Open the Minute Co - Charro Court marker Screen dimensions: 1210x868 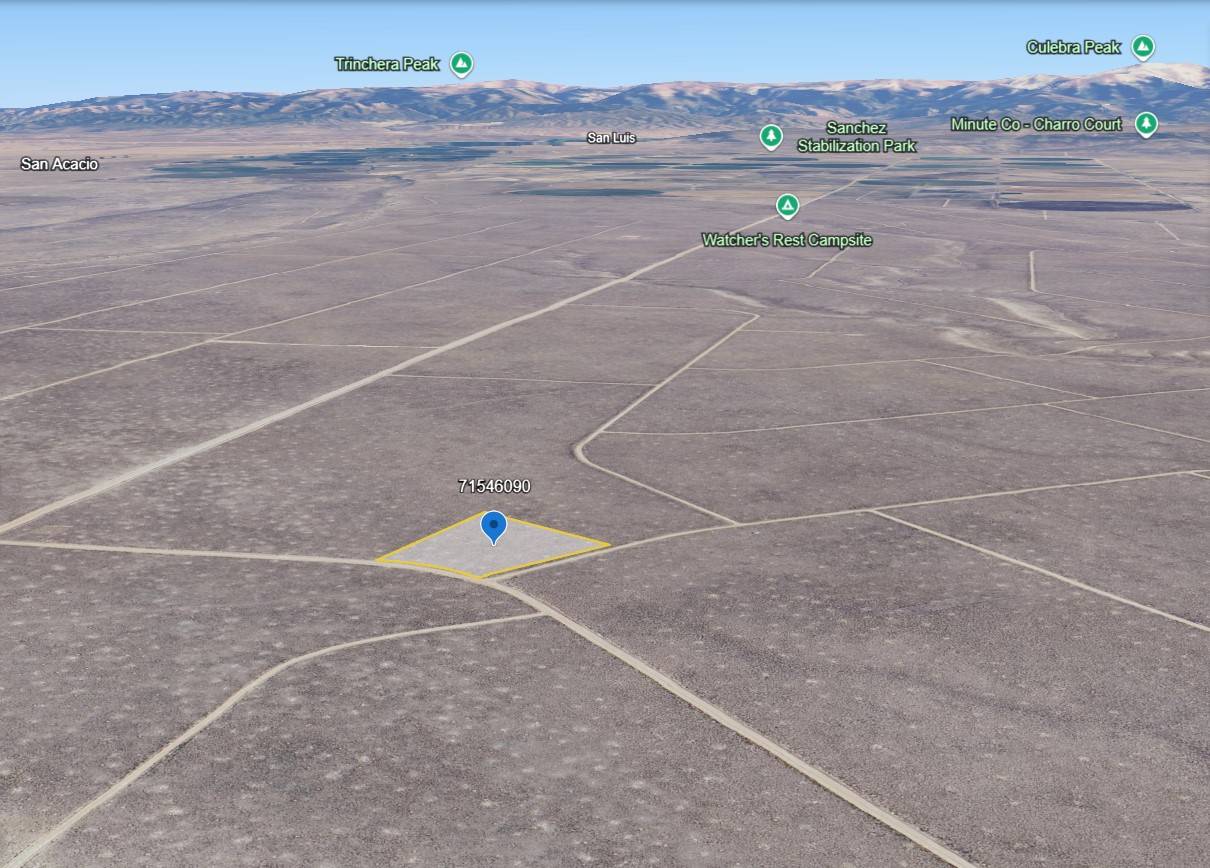click(x=1146, y=124)
